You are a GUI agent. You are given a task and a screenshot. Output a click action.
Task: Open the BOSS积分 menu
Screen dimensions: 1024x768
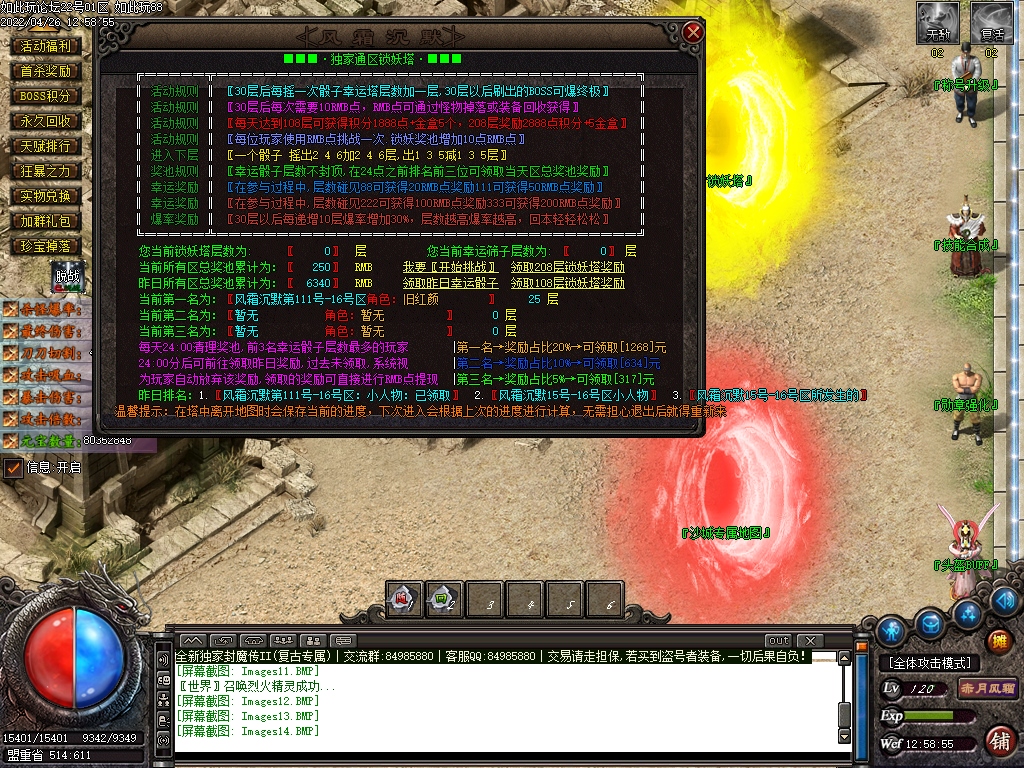pyautogui.click(x=46, y=96)
